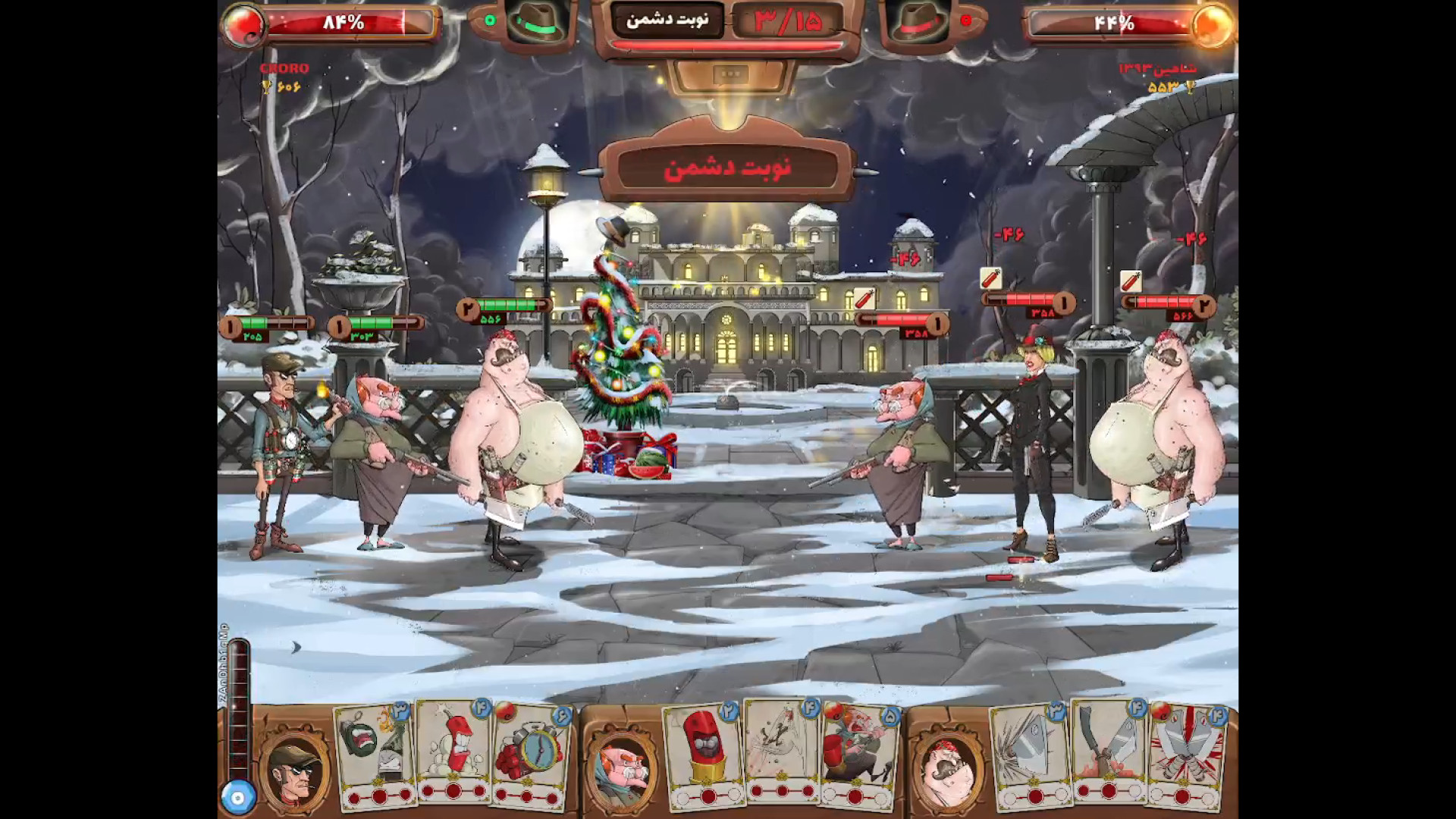Viewport: 1456px width, 819px height.
Task: Click the red-banded hat icon
Action: pyautogui.click(x=919, y=23)
